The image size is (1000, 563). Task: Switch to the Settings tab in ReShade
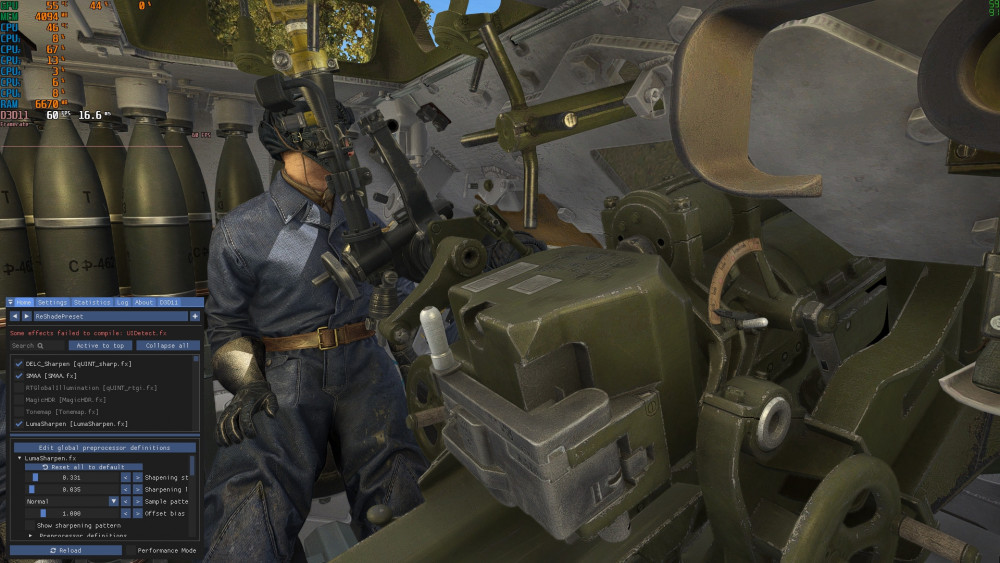52,302
